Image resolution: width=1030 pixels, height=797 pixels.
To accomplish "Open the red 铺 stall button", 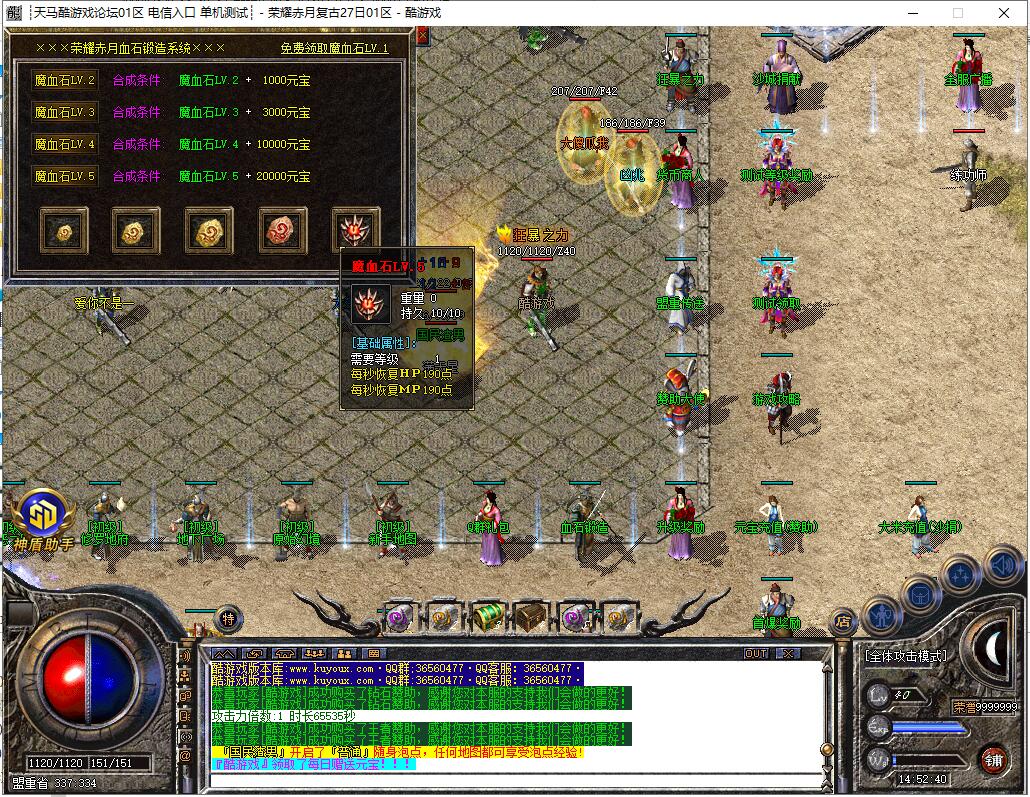I will click(993, 759).
